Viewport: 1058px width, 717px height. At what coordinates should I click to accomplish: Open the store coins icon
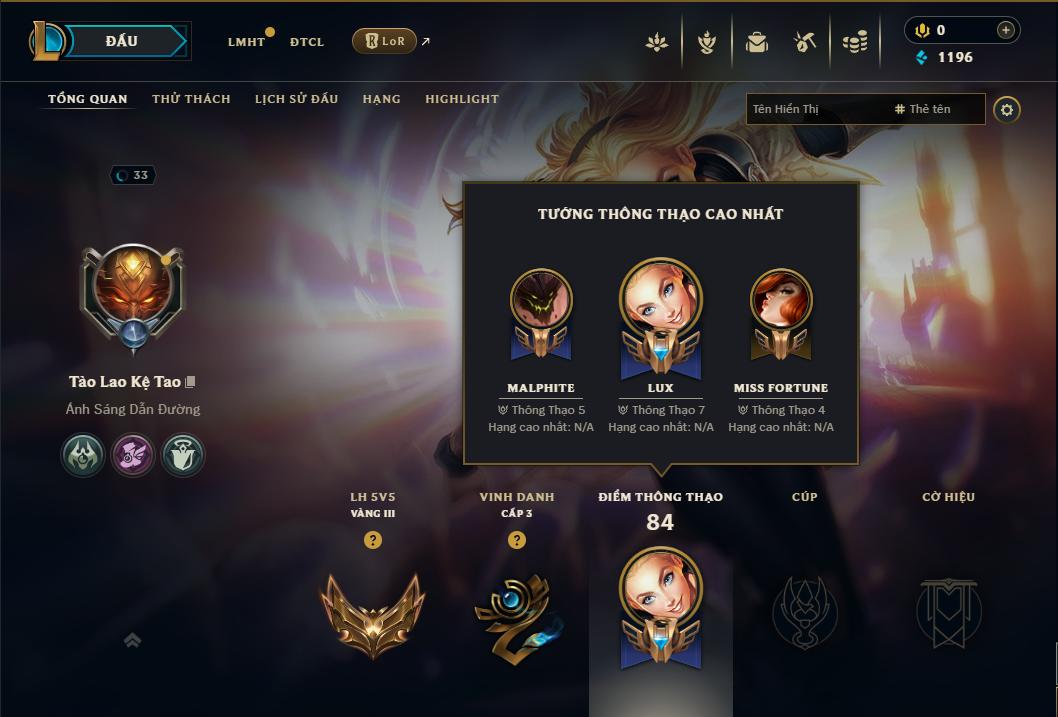854,42
